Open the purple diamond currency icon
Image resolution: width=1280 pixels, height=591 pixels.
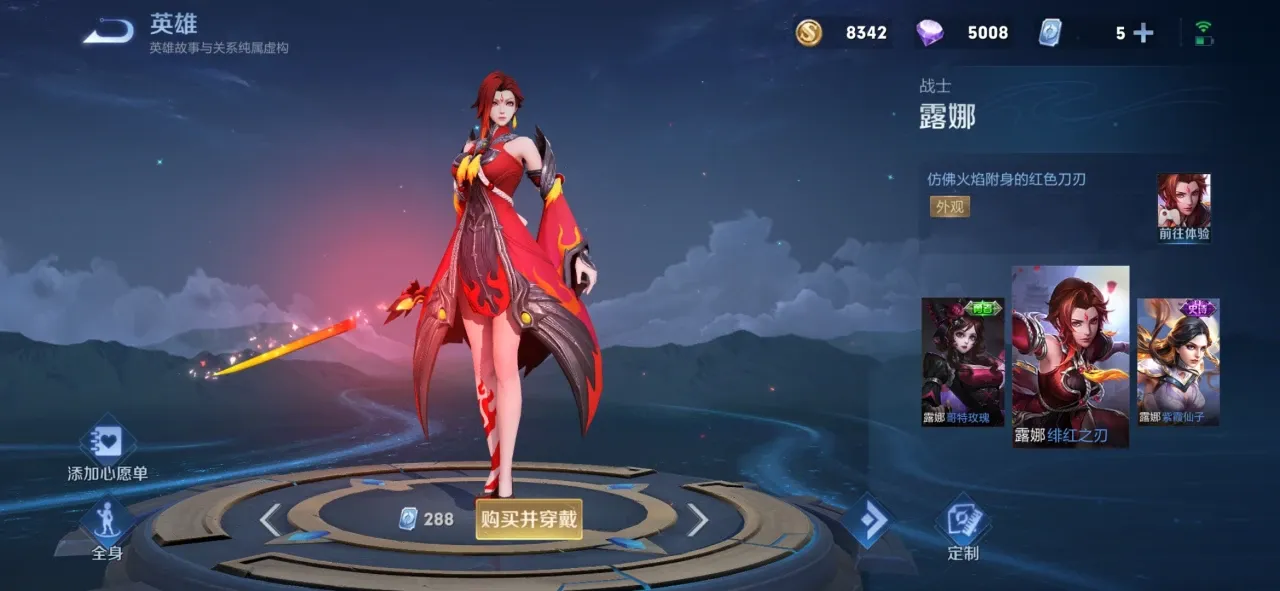coord(930,33)
